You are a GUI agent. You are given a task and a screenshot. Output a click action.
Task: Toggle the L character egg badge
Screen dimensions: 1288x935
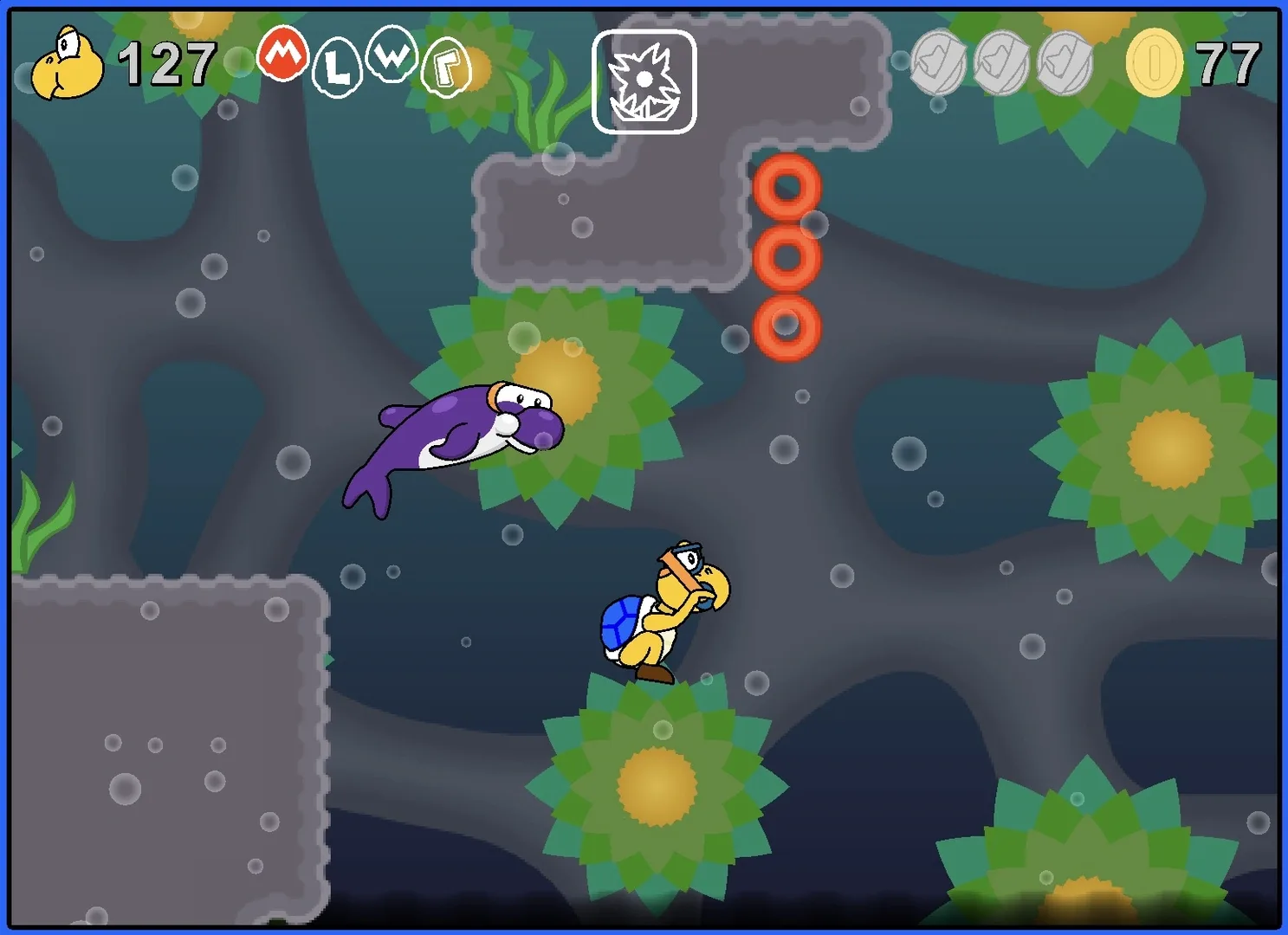pos(338,65)
